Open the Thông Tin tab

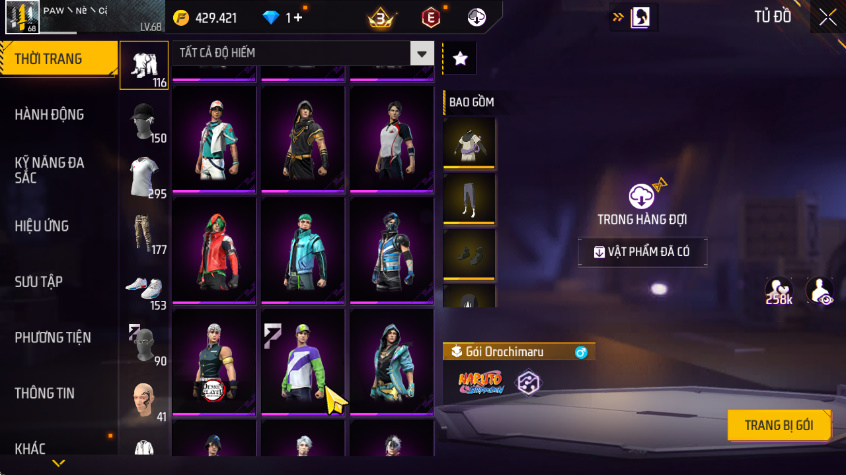(45, 393)
